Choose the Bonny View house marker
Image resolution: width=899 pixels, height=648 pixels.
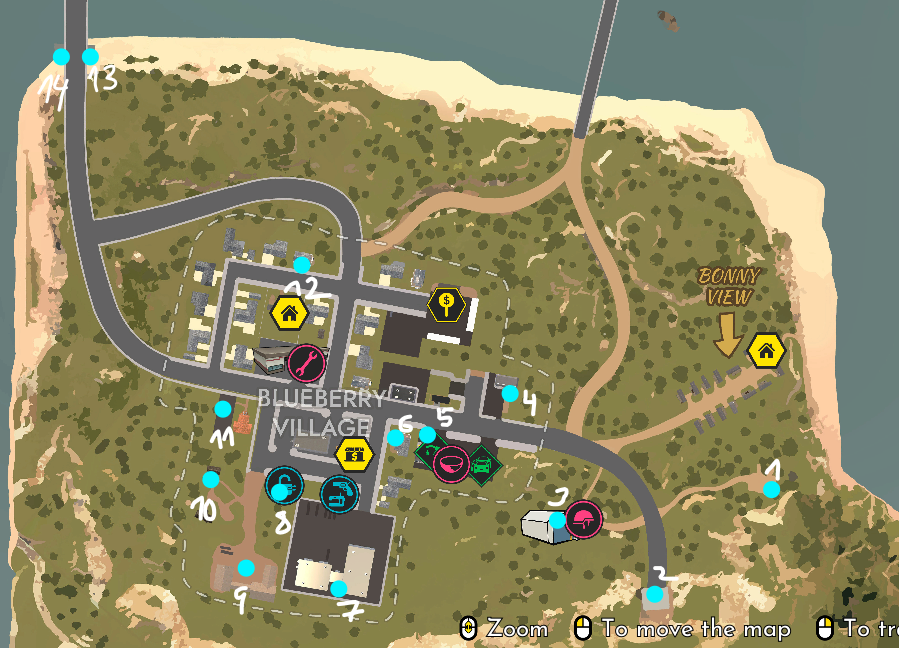766,351
